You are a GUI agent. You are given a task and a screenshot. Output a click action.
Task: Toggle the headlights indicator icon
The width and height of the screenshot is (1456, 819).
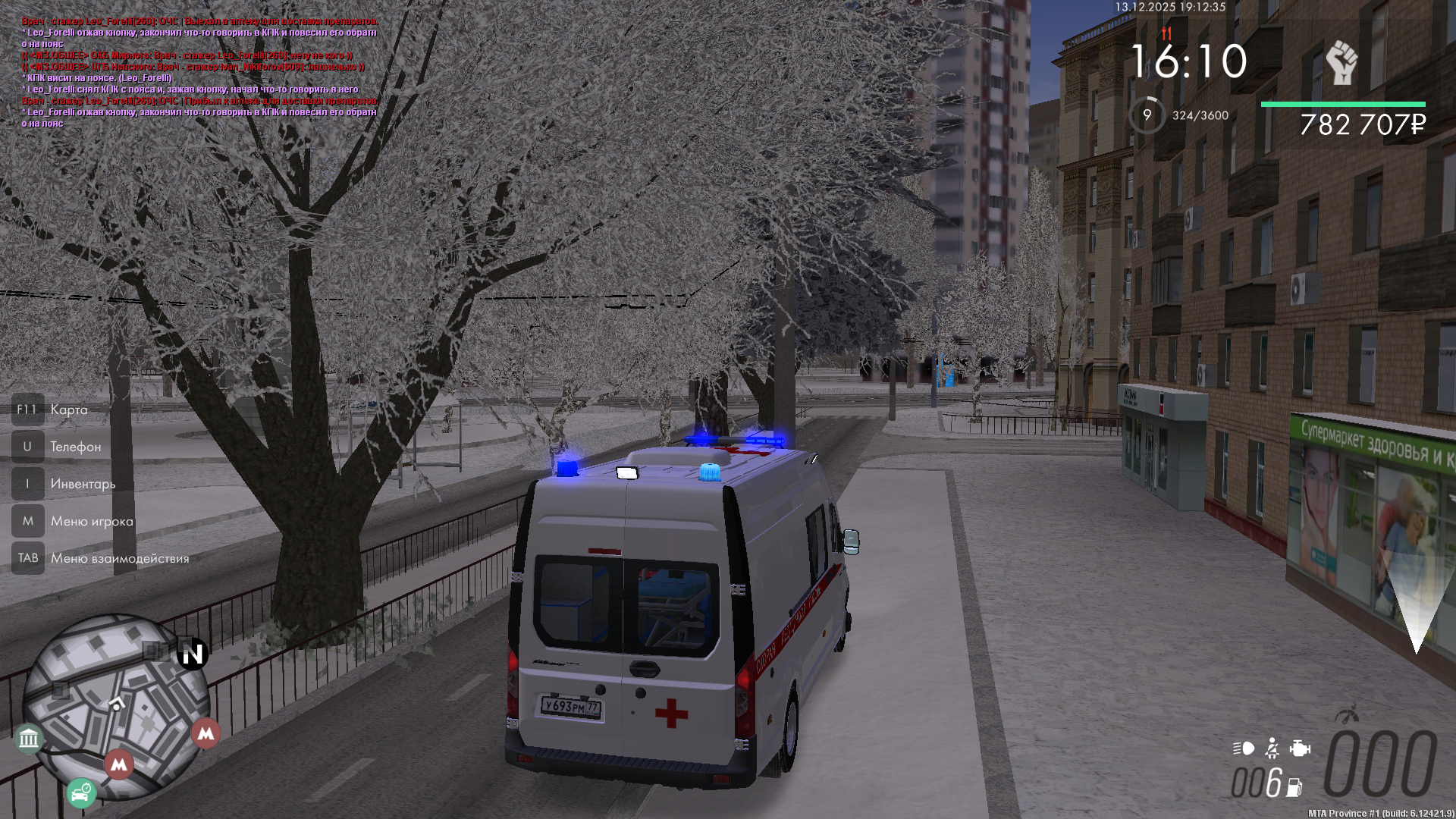point(1244,748)
